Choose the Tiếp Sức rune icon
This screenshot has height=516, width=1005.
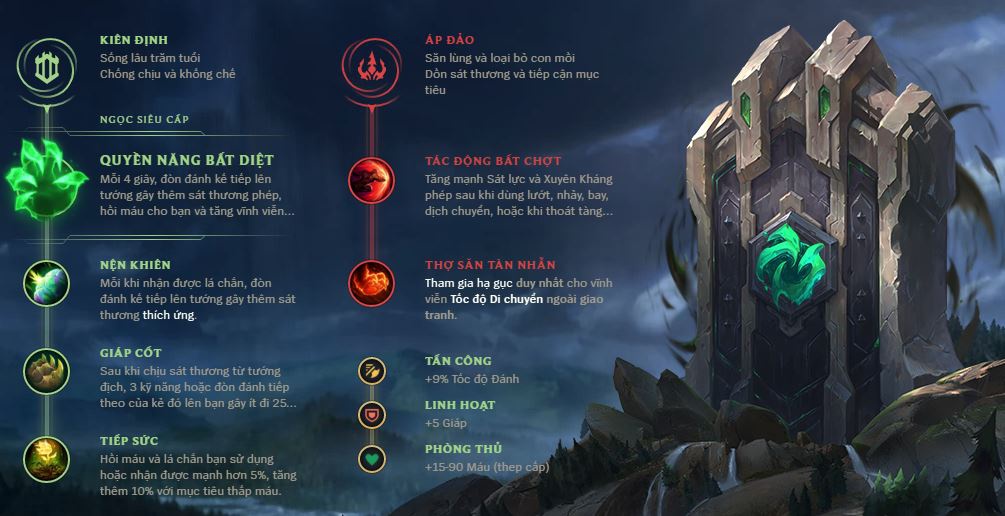click(x=46, y=457)
